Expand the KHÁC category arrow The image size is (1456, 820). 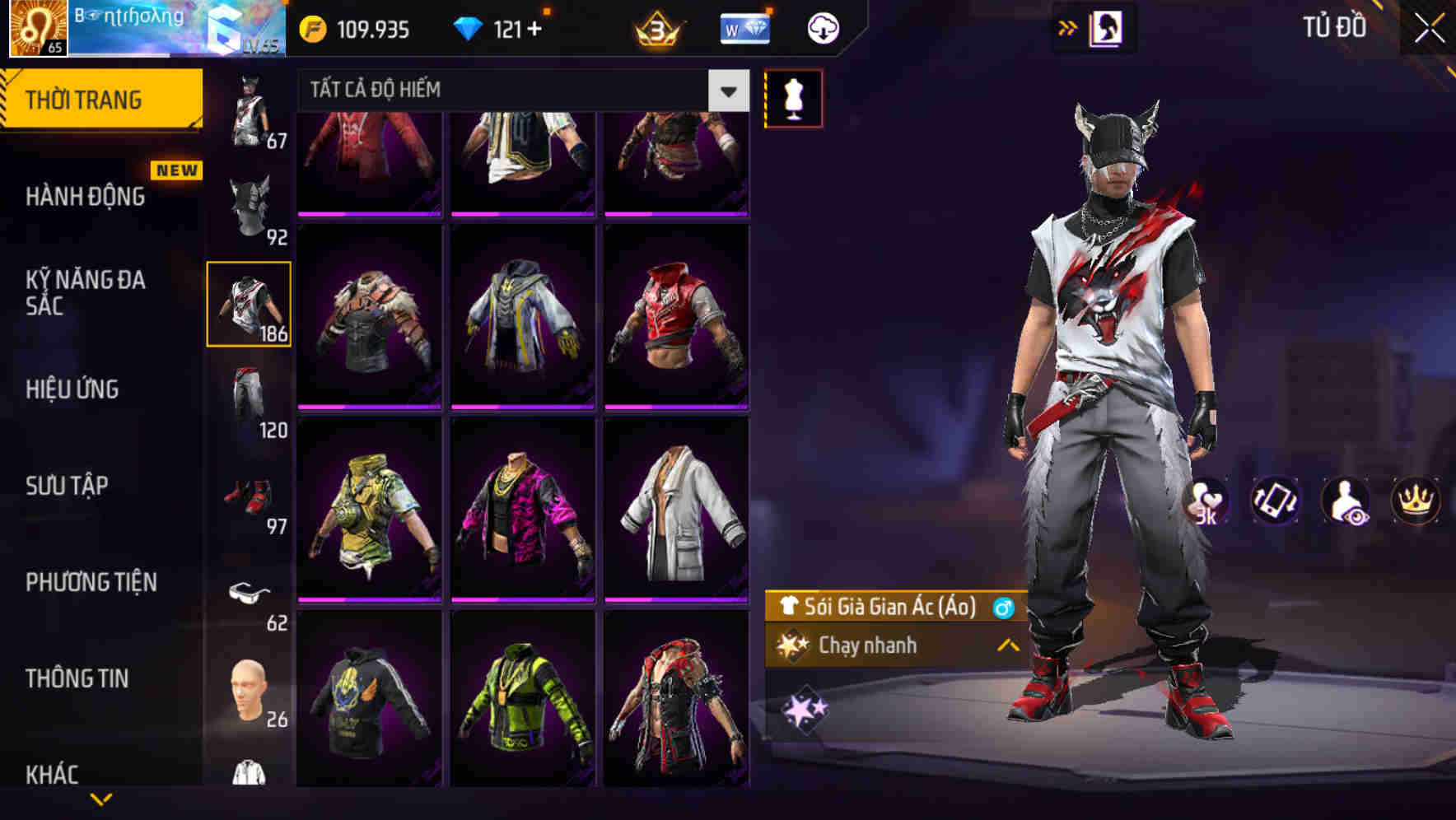(101, 797)
